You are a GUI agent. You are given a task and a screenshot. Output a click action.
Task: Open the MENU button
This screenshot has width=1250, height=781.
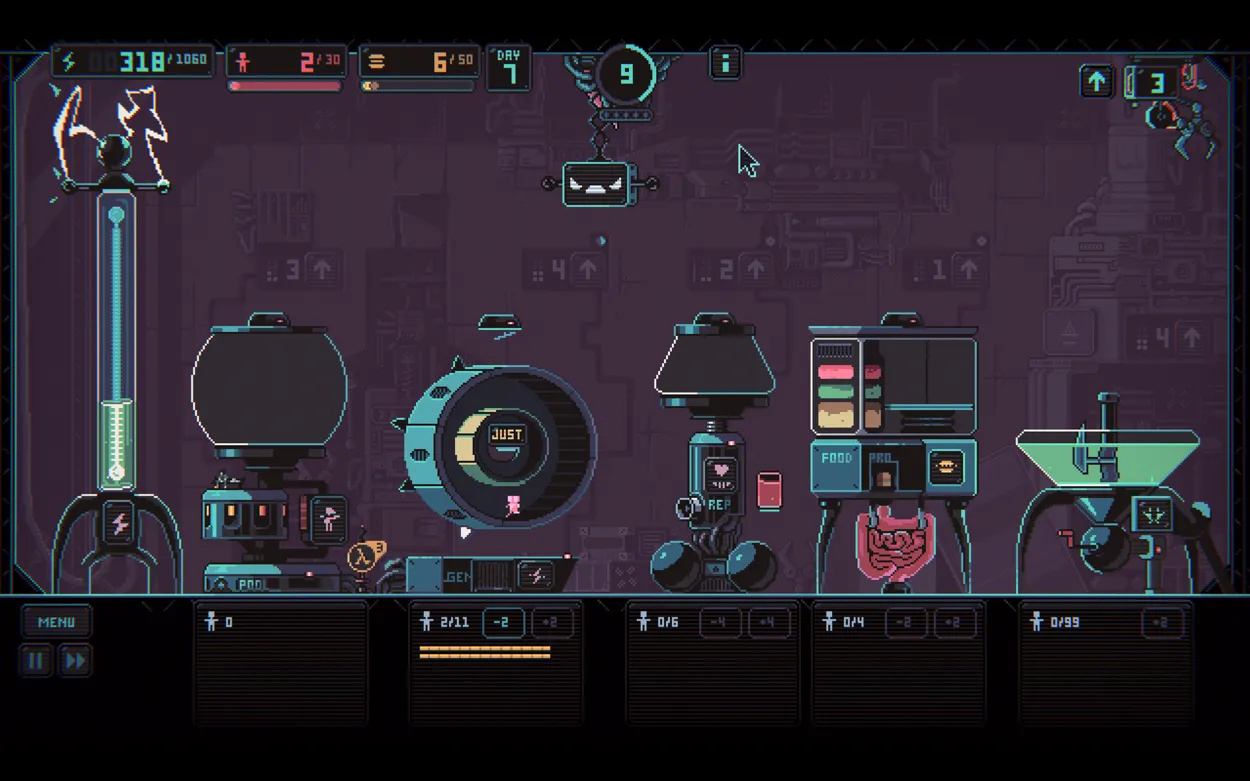(x=56, y=622)
